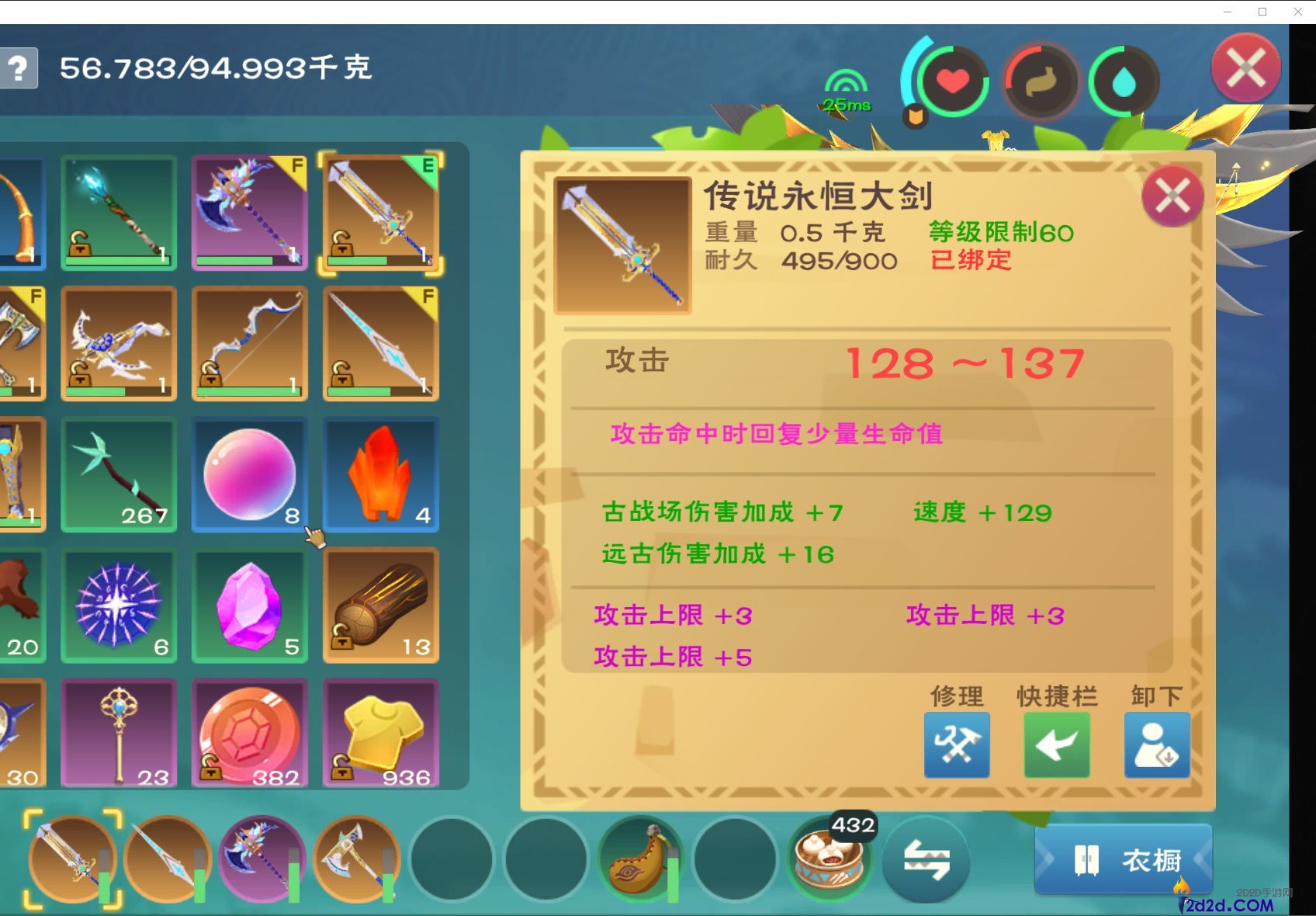Click the water drop hydration indicator

point(1124,81)
